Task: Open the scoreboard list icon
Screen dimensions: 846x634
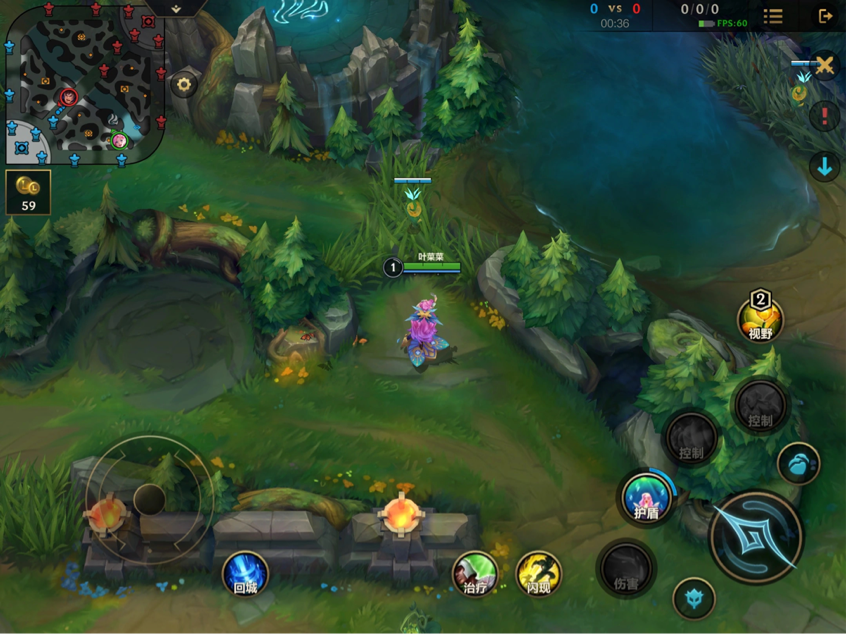Action: point(773,16)
